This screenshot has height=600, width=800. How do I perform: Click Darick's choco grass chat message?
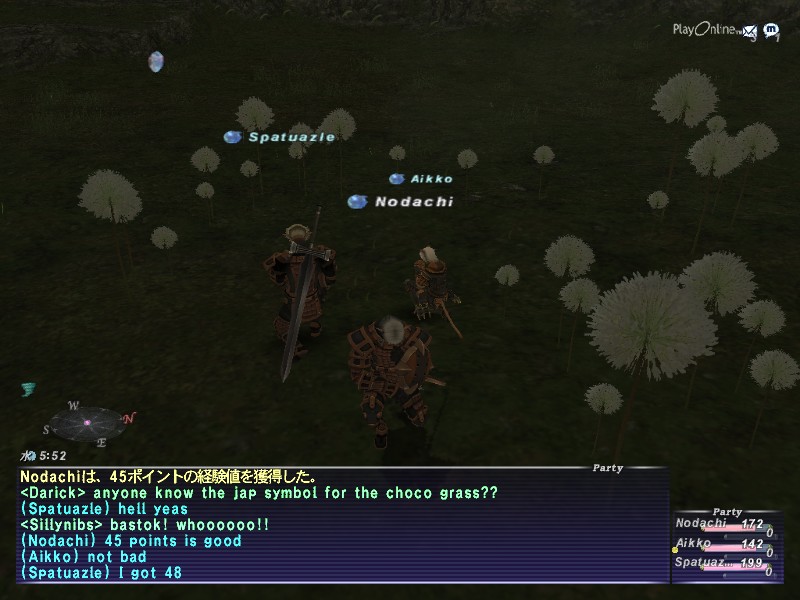[x=258, y=493]
